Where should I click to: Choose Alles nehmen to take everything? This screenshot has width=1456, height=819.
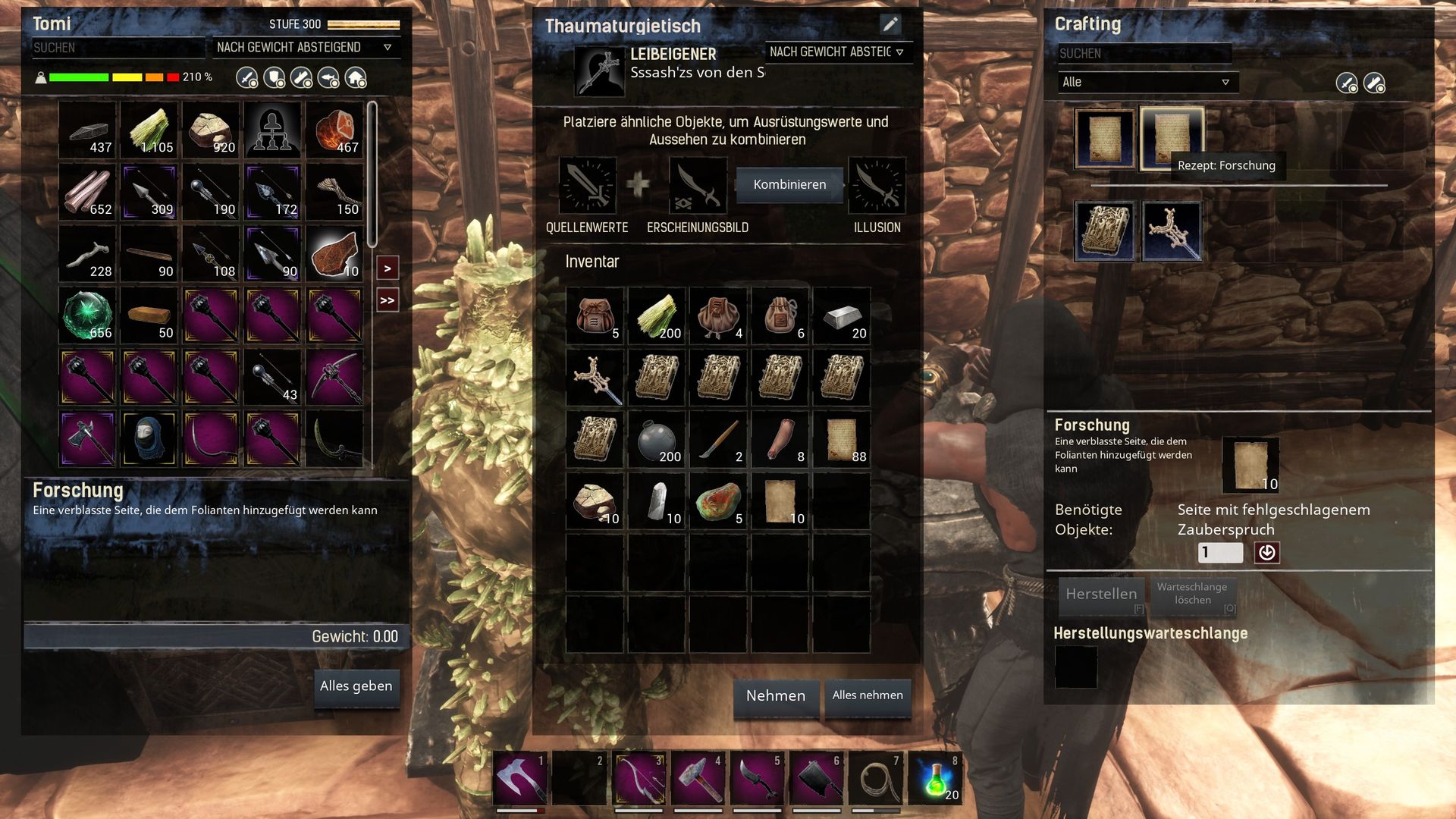point(868,695)
